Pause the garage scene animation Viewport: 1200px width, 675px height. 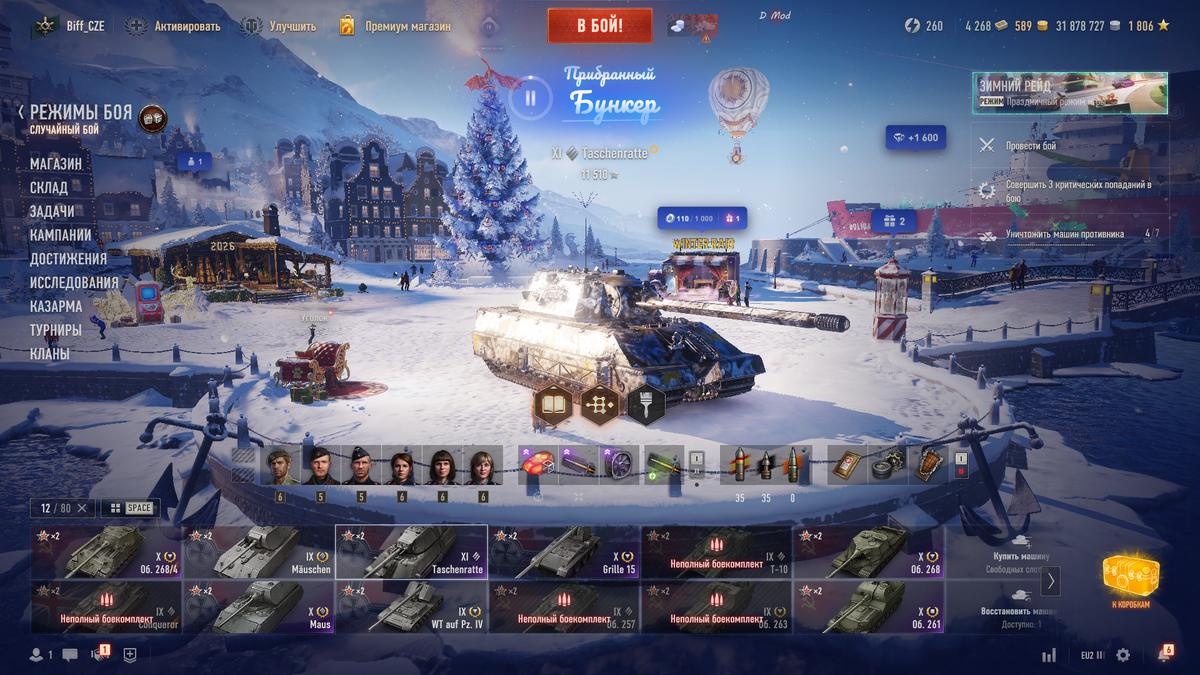531,98
